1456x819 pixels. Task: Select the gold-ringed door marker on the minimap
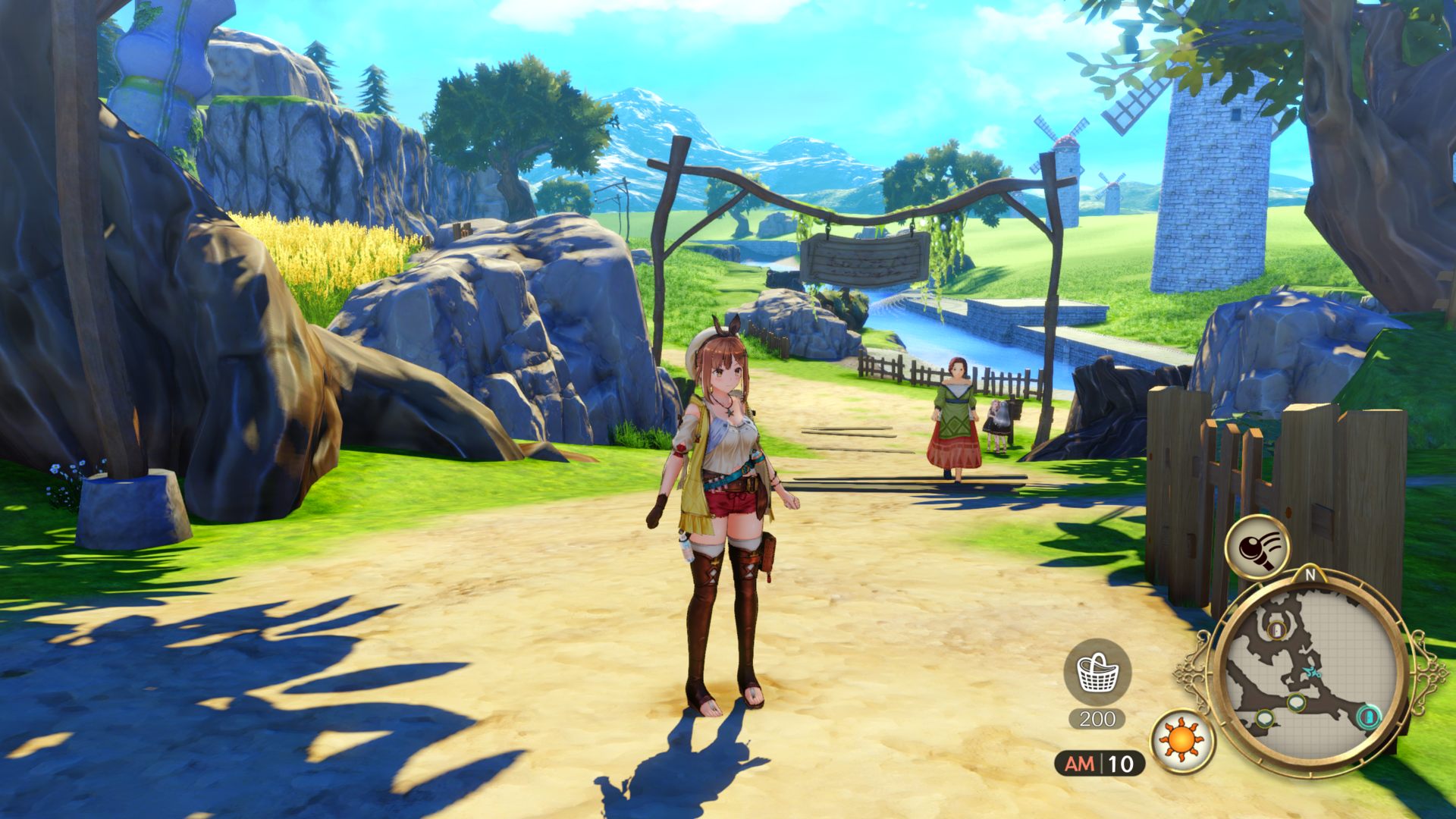pyautogui.click(x=1277, y=629)
